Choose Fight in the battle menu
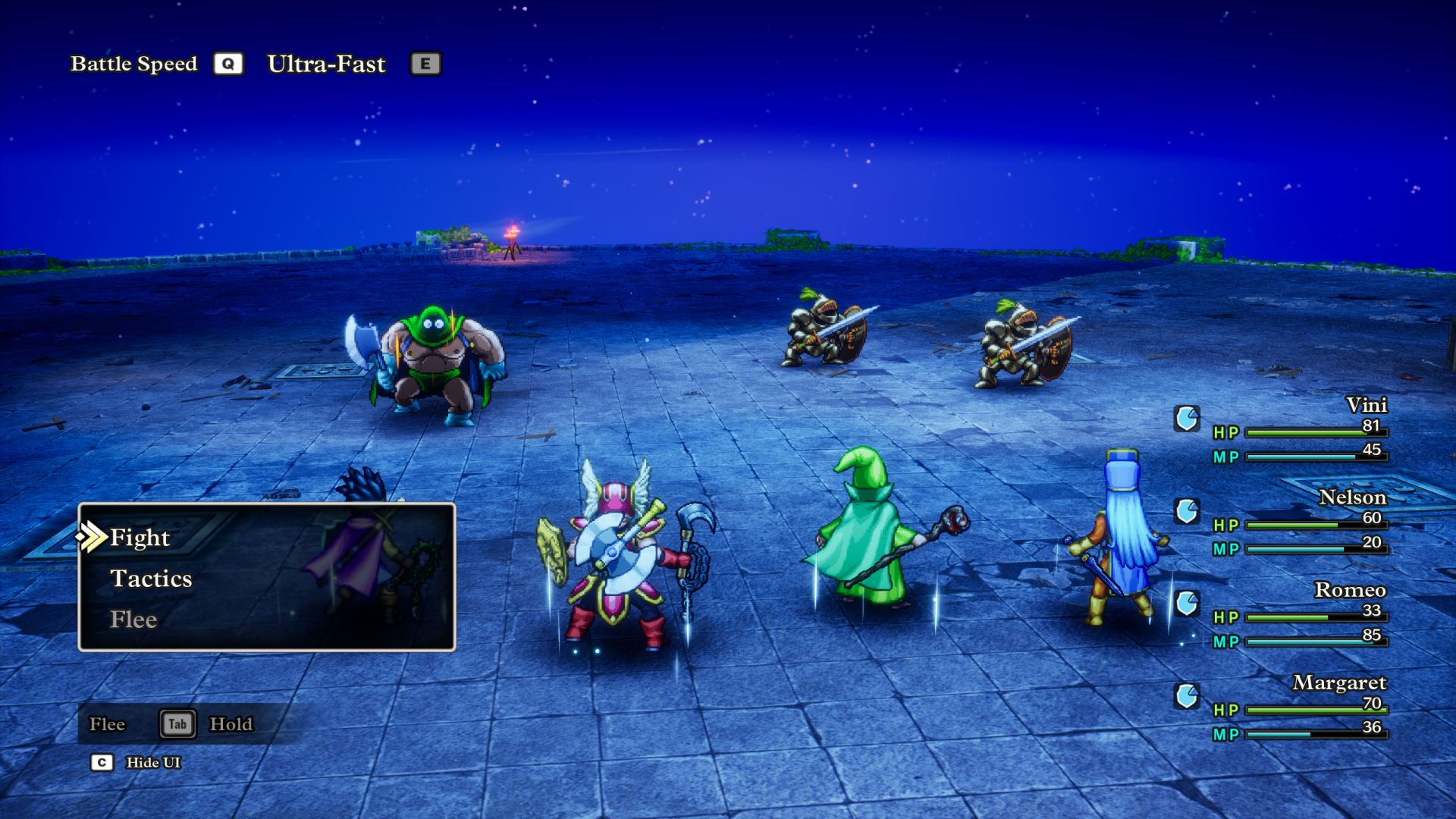1456x819 pixels. tap(140, 538)
